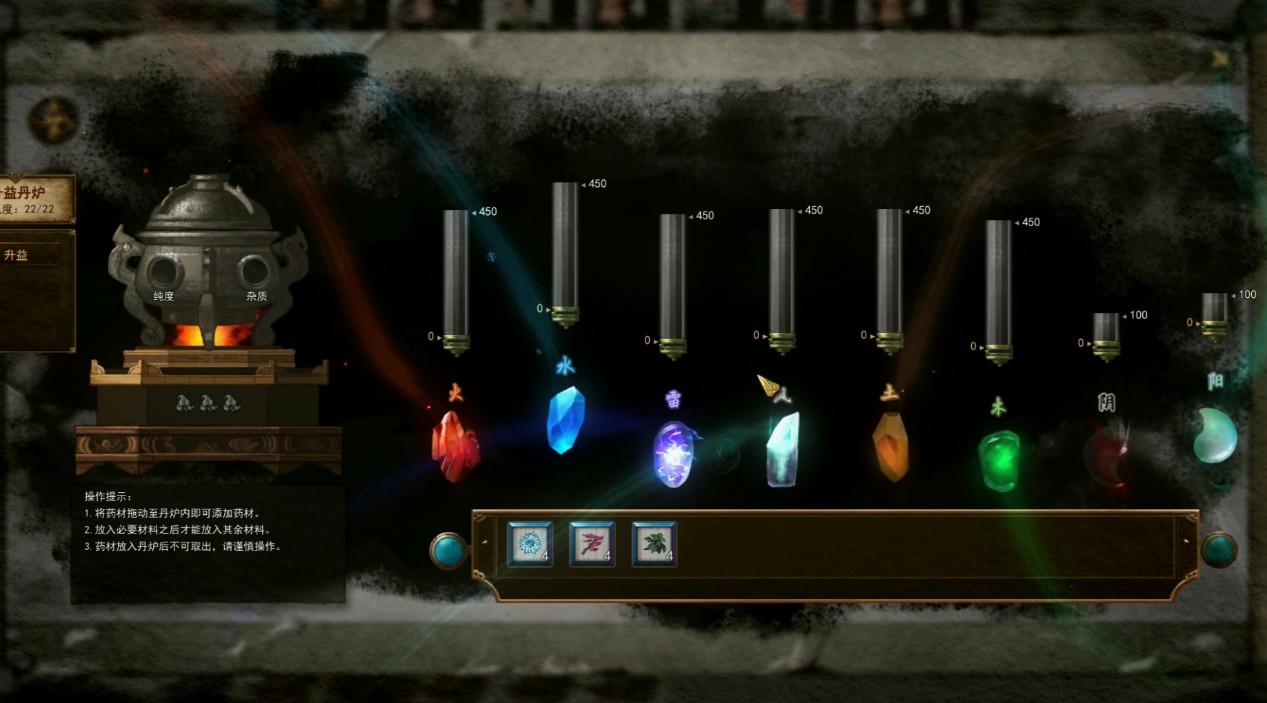
Task: Choose the green leaf herb slot
Action: click(x=654, y=544)
